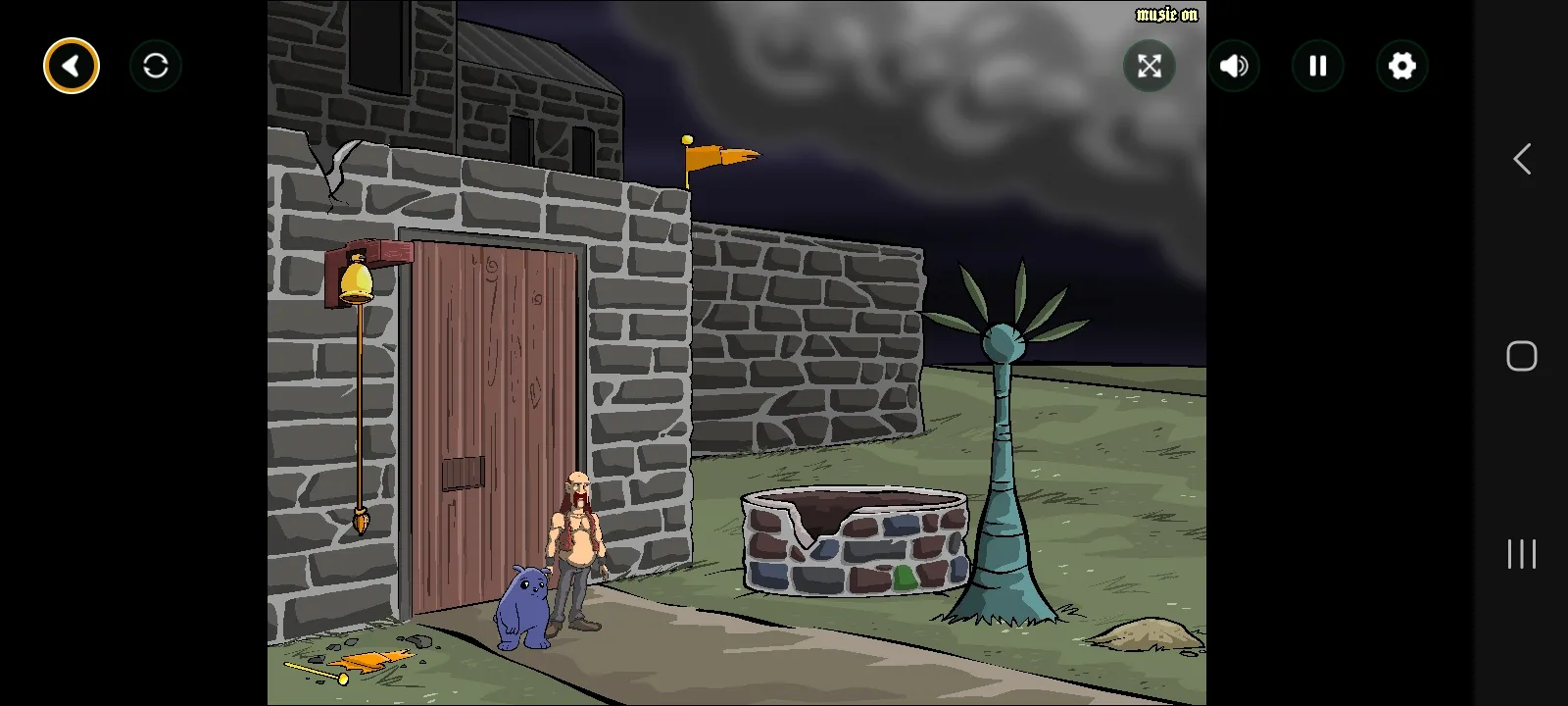
Task: Toggle the "music on" label
Action: (1166, 15)
